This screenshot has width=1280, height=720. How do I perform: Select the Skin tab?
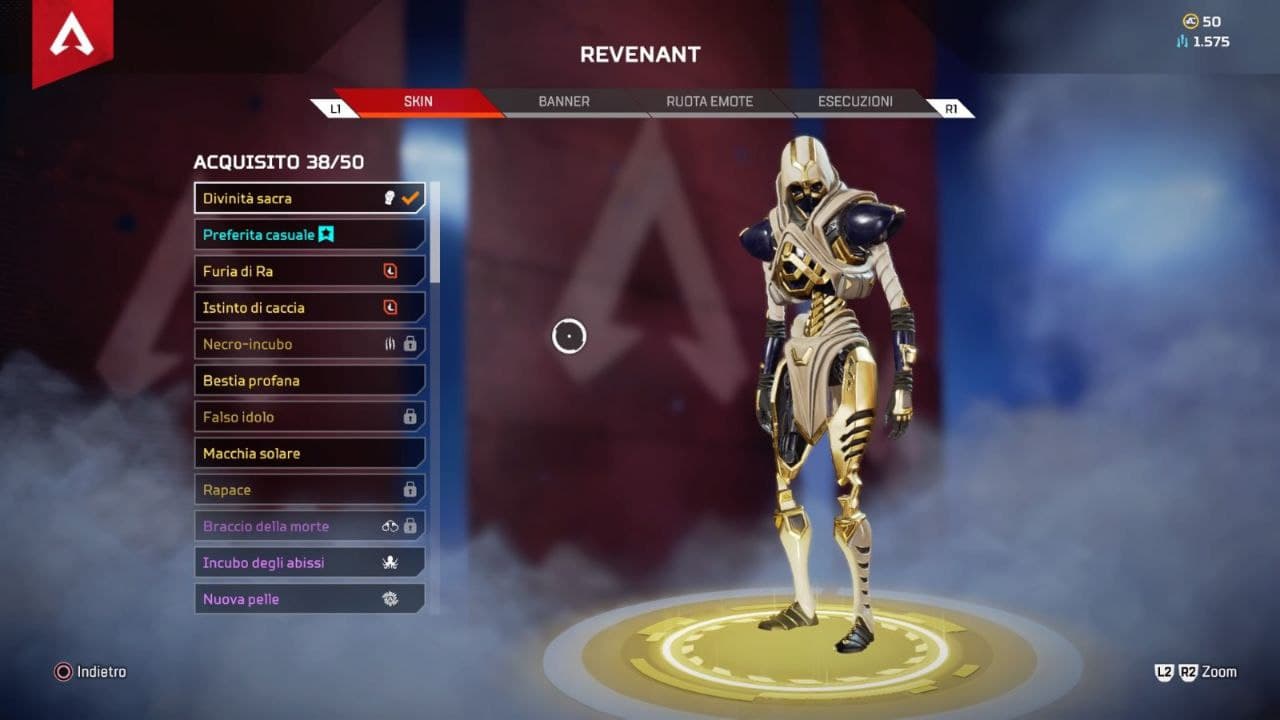point(418,102)
